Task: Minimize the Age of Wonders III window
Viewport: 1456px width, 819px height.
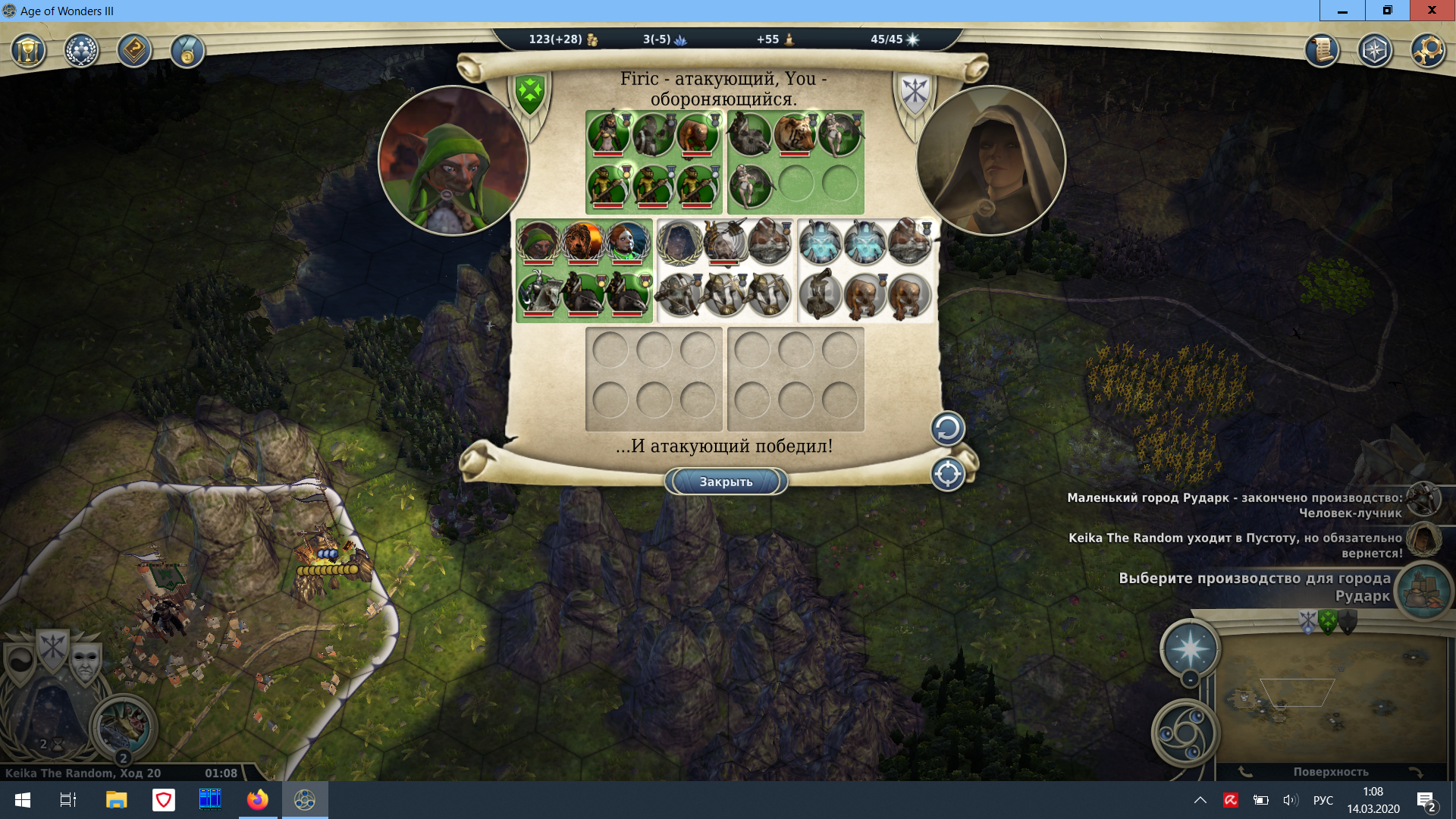Action: tap(1342, 11)
